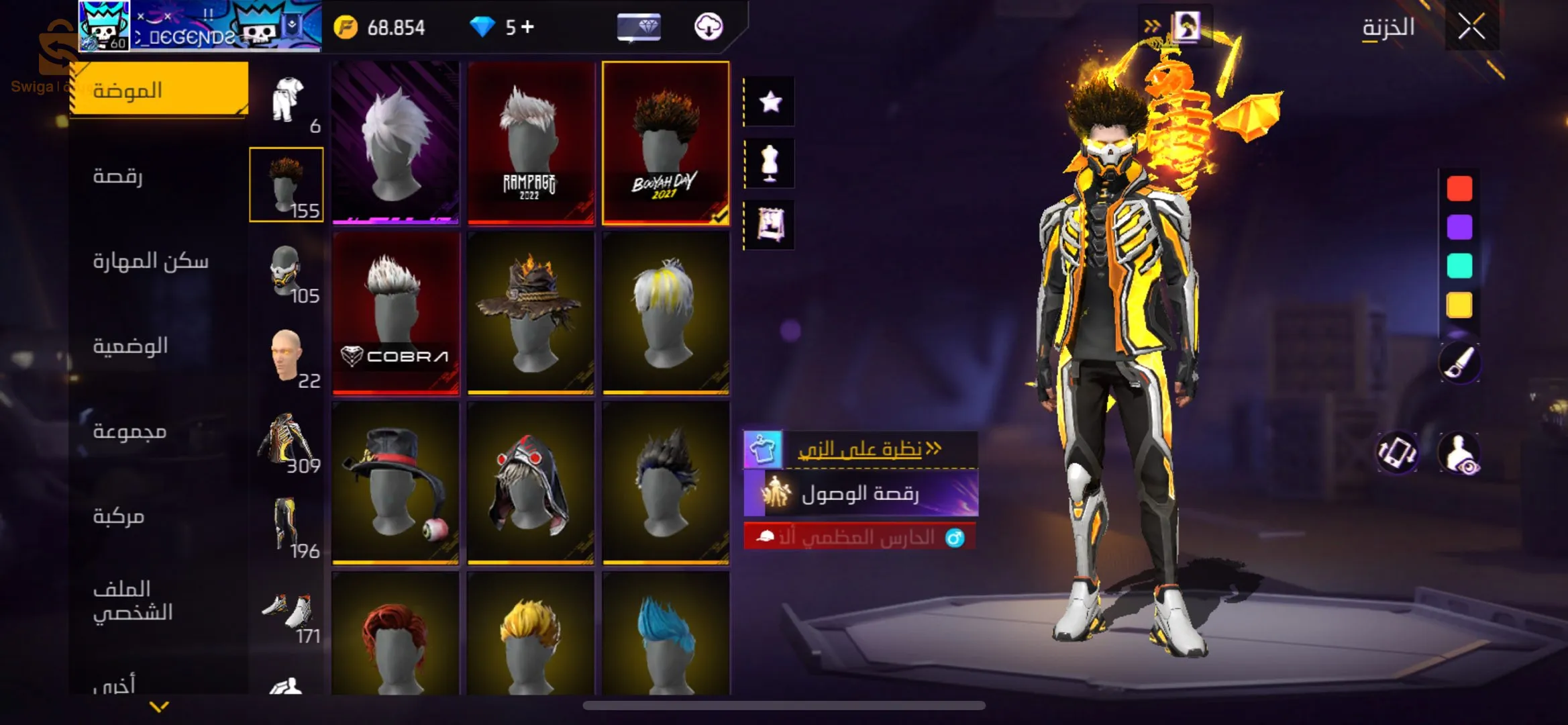Open the مركبة vehicle tab
The height and width of the screenshot is (725, 1568).
coord(119,516)
